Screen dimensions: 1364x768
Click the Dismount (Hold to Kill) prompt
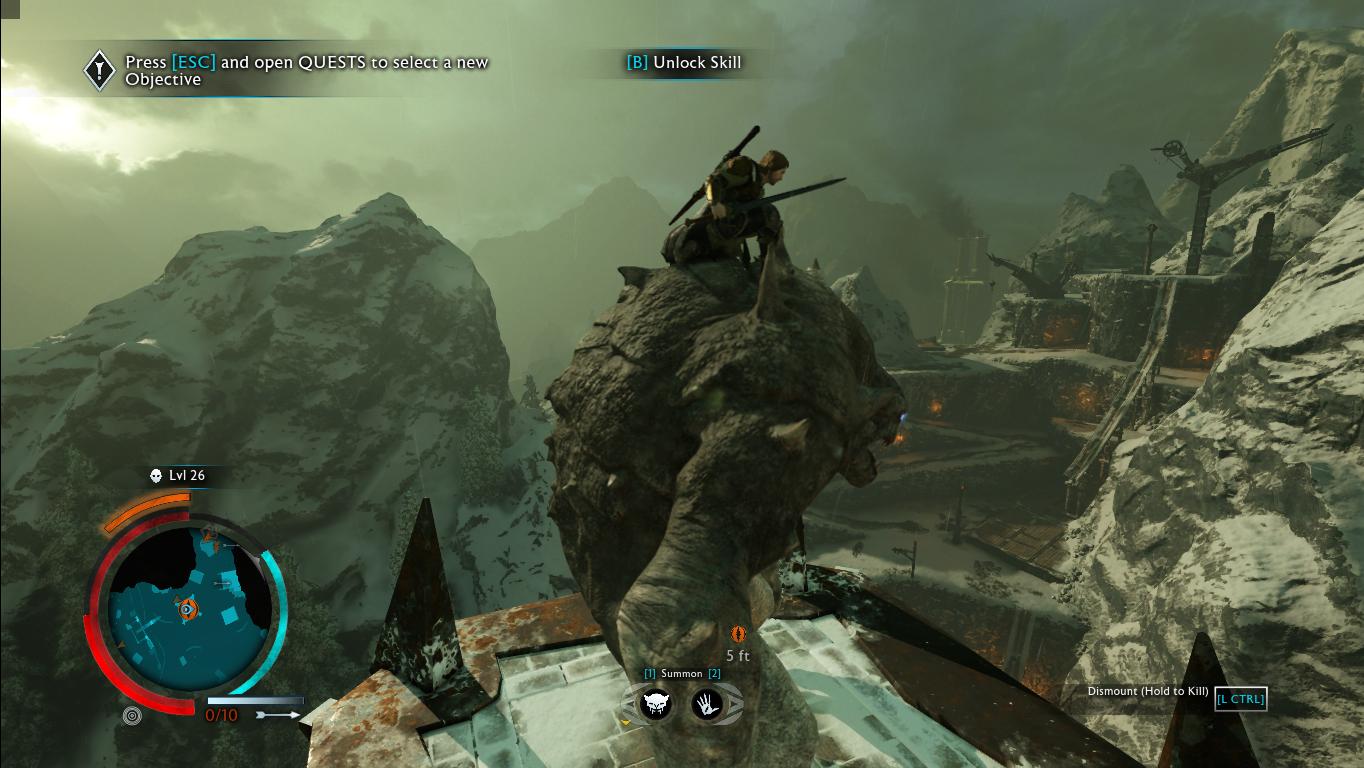(x=1146, y=689)
